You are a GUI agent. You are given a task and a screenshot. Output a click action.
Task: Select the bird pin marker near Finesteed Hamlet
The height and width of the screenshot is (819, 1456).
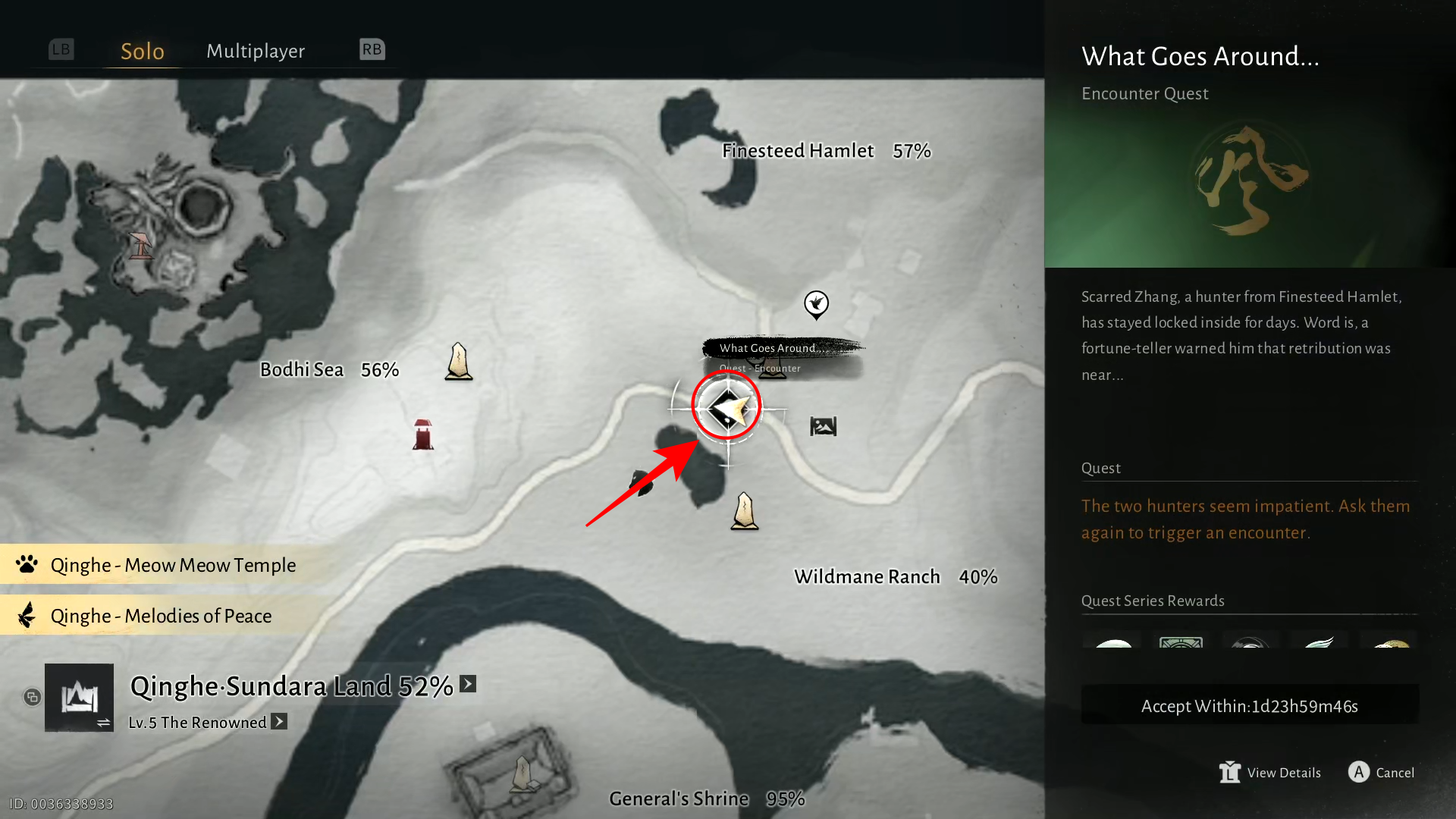point(816,305)
